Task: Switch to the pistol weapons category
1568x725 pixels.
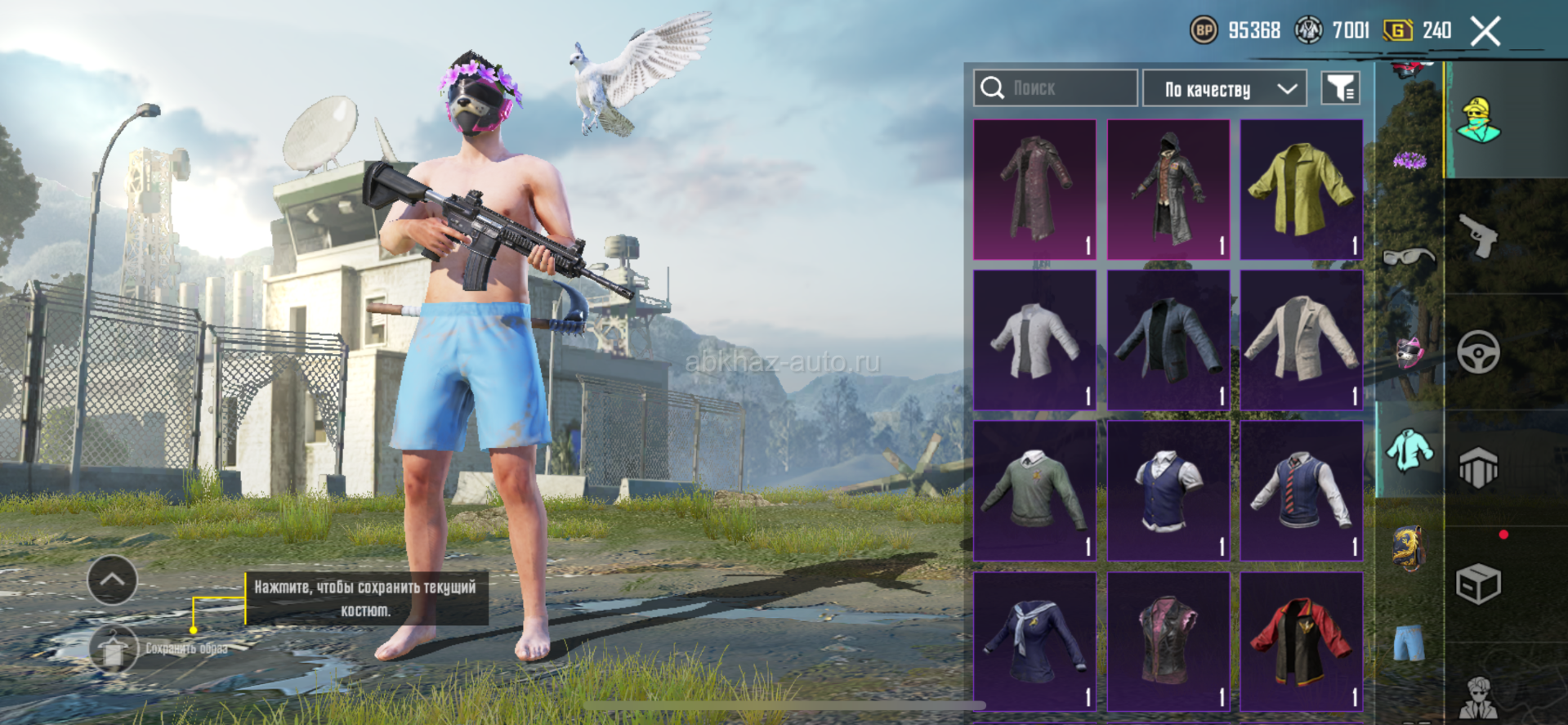Action: tap(1479, 236)
